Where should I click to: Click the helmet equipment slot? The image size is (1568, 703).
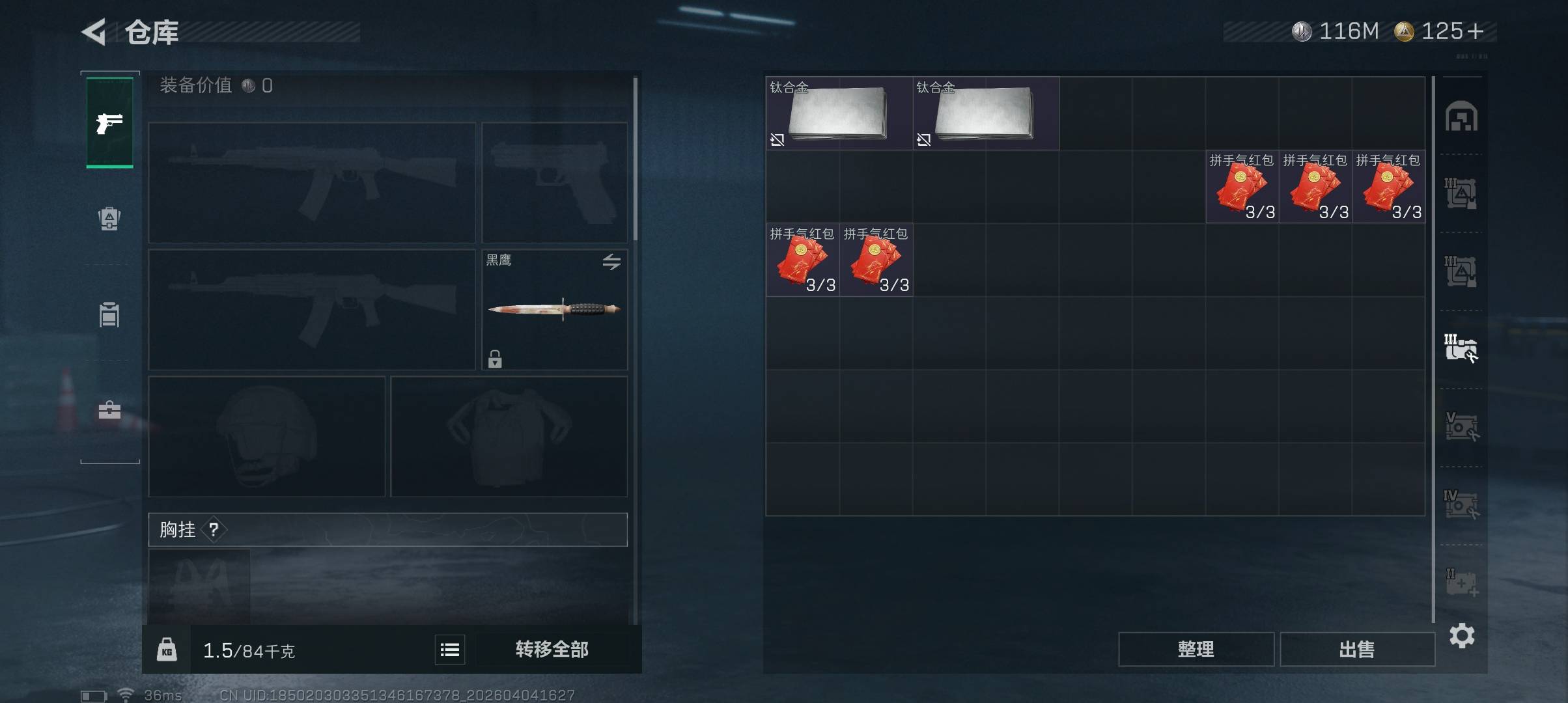(266, 436)
